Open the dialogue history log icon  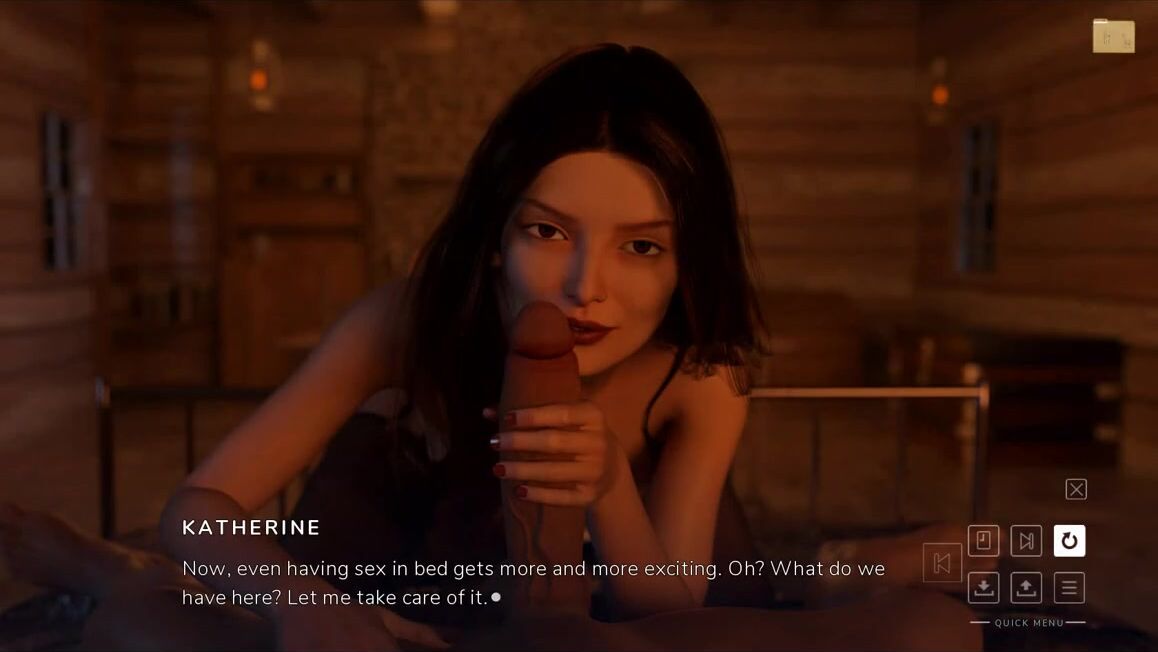tap(983, 541)
